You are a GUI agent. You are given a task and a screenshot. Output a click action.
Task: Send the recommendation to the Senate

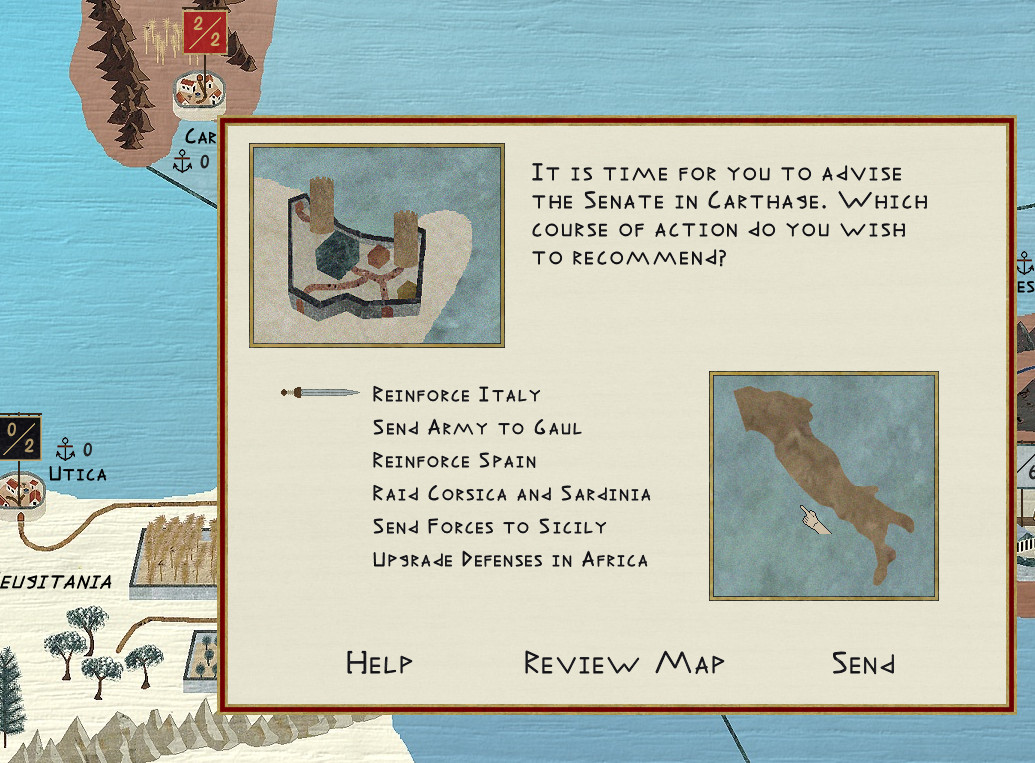pos(863,663)
